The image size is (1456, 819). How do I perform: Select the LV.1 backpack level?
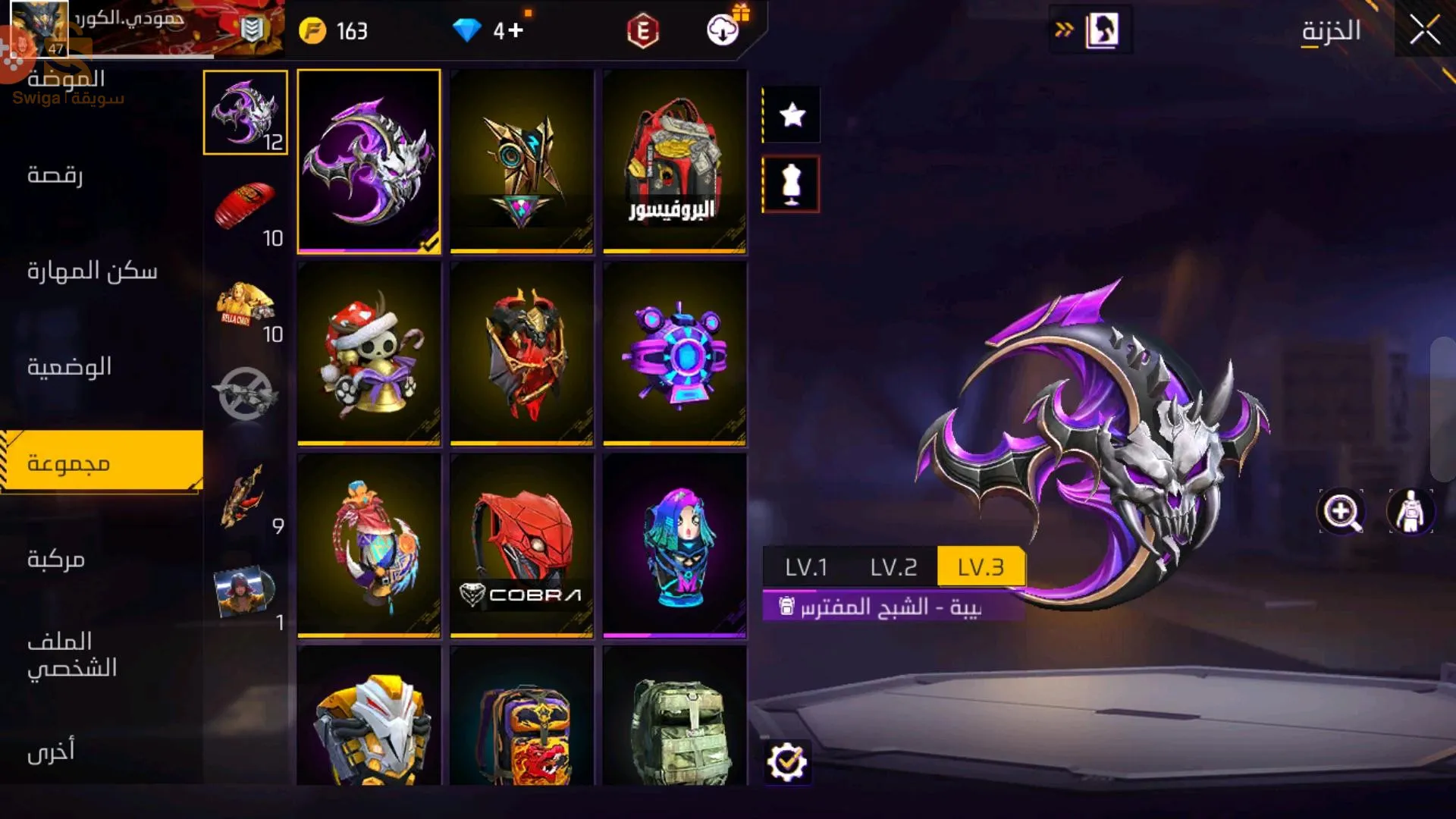[x=805, y=567]
